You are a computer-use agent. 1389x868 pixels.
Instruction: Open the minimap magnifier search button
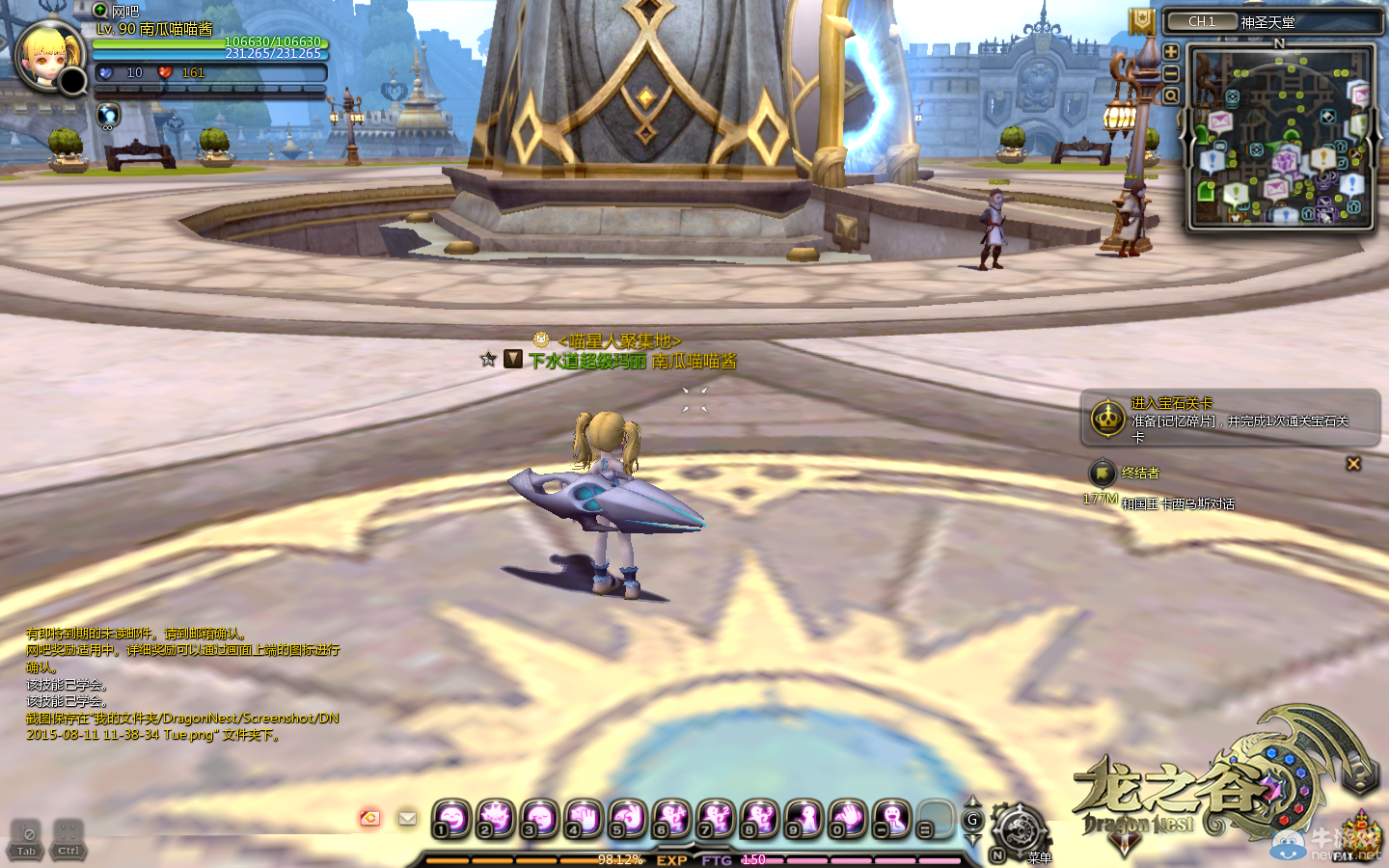point(1171,95)
